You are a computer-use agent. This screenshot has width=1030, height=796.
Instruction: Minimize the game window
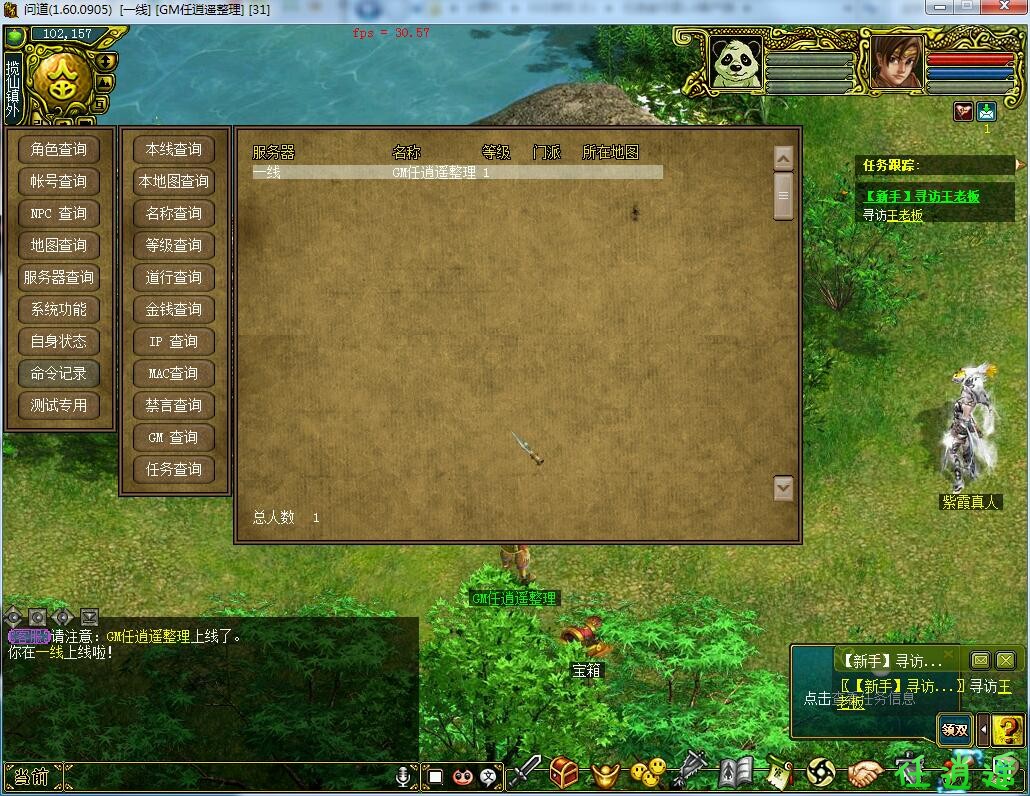(x=940, y=7)
